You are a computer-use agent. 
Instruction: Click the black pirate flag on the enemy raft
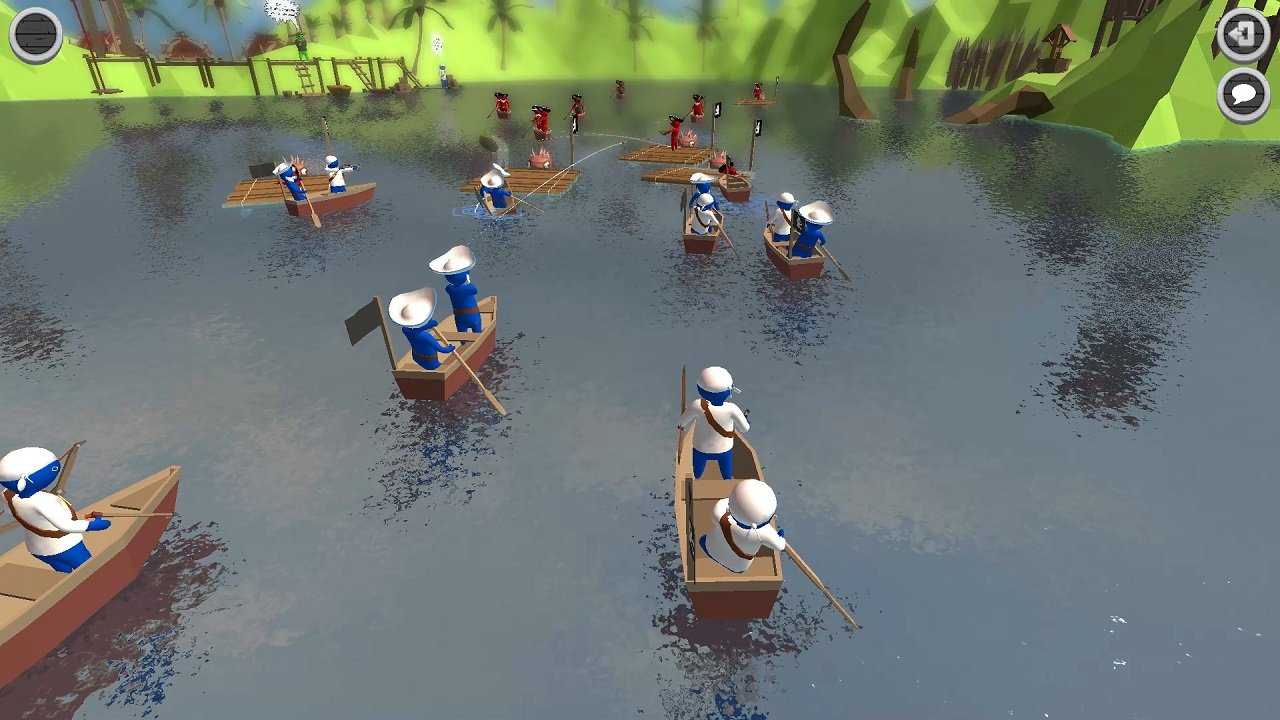click(717, 110)
